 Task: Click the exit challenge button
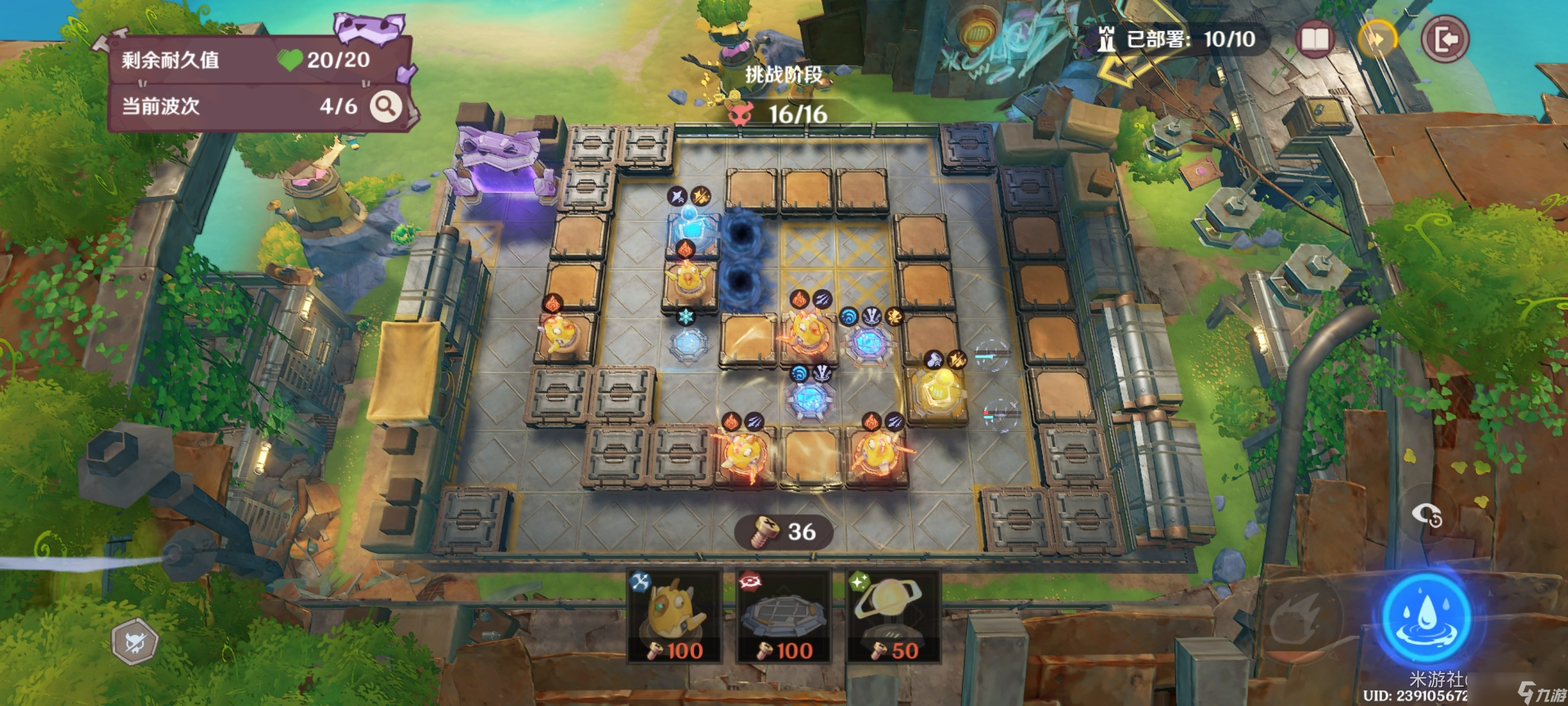tap(1445, 40)
